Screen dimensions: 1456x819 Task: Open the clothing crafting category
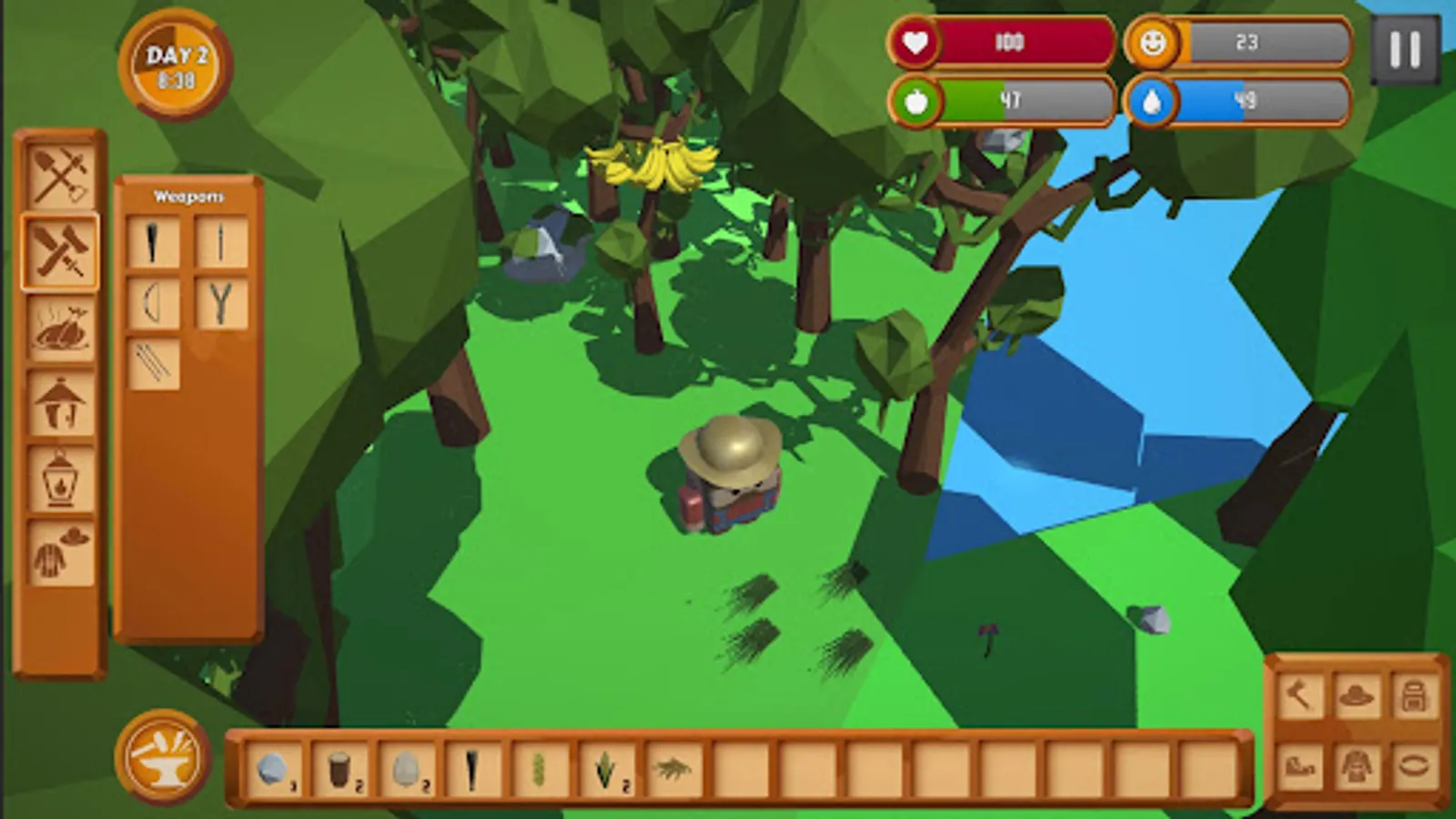[57, 551]
